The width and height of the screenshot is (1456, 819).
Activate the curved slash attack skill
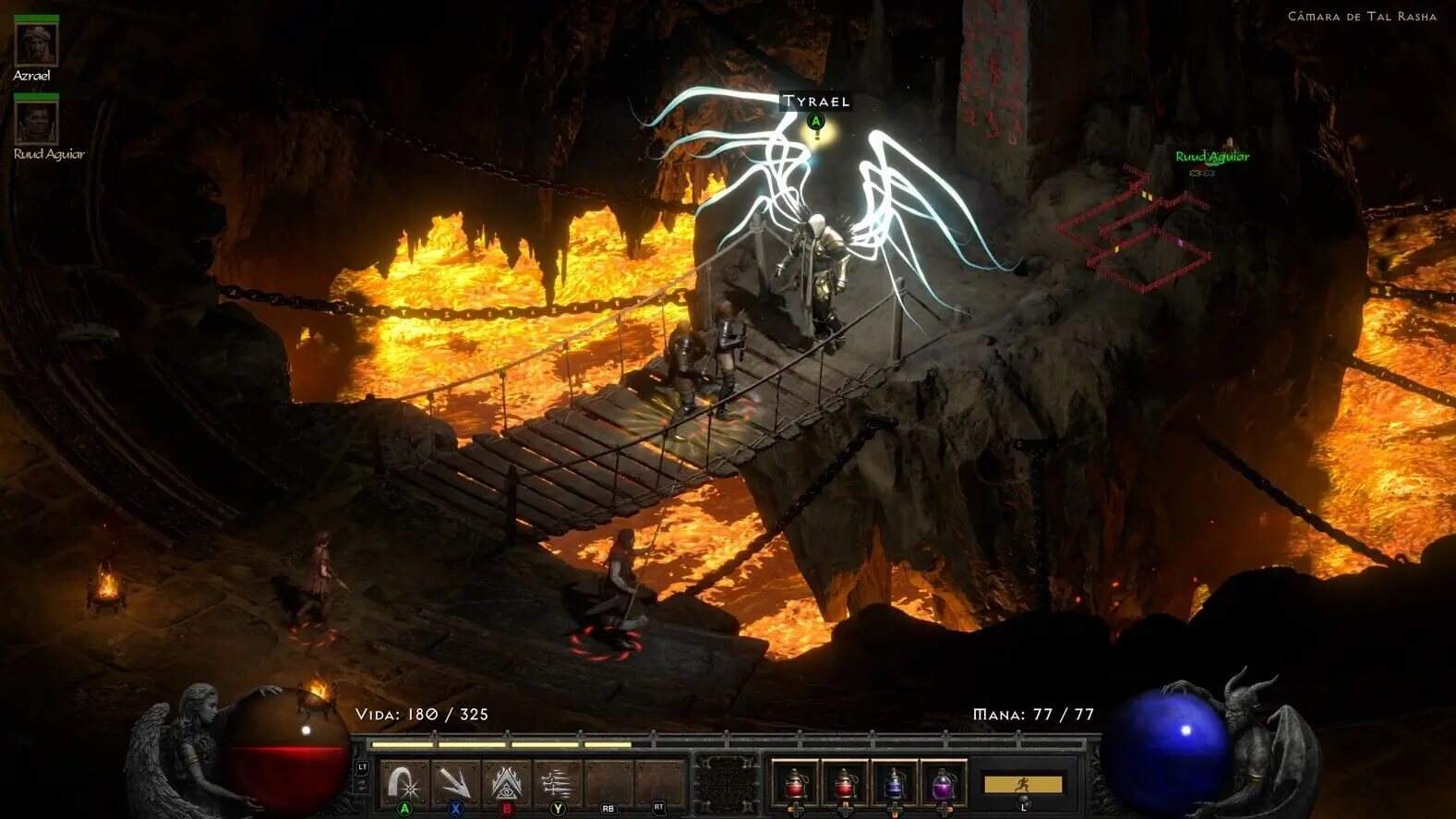pyautogui.click(x=404, y=784)
